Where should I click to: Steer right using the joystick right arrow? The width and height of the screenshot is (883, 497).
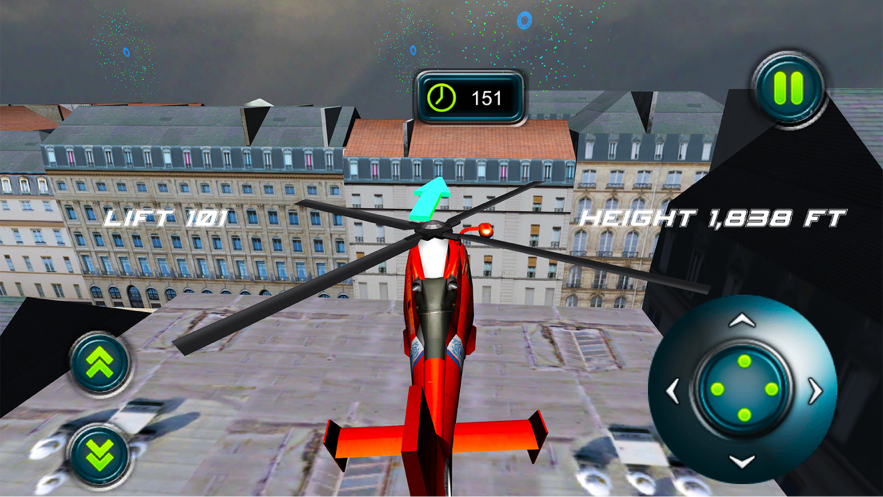coord(815,391)
